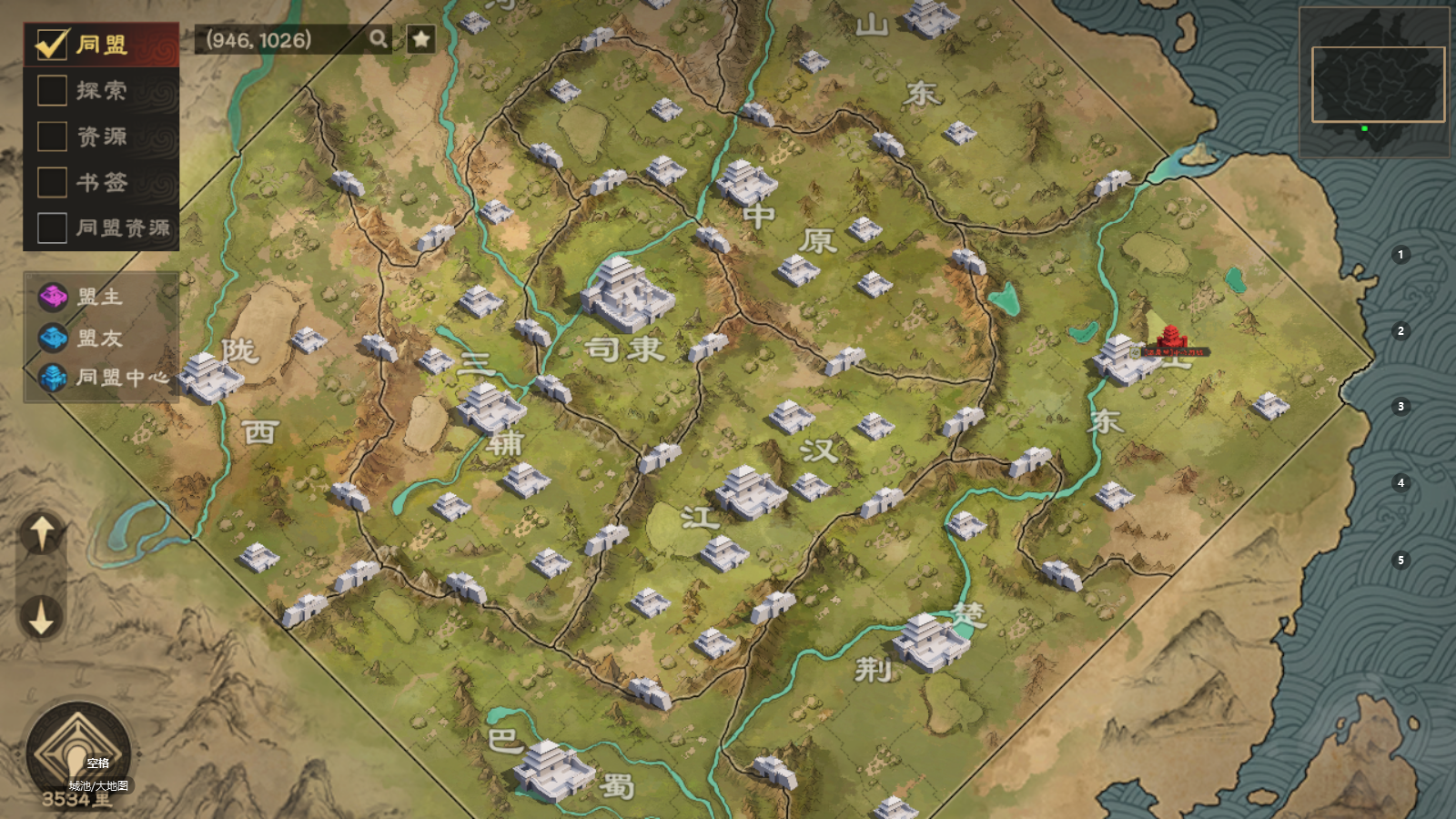Pick map marker number 5

(x=1400, y=560)
